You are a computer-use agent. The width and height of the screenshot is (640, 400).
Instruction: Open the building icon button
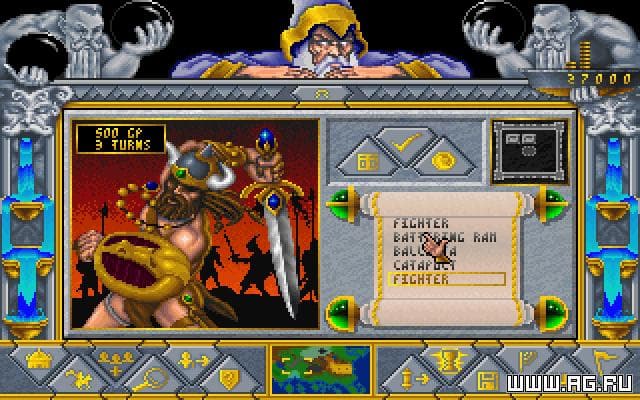click(x=366, y=160)
